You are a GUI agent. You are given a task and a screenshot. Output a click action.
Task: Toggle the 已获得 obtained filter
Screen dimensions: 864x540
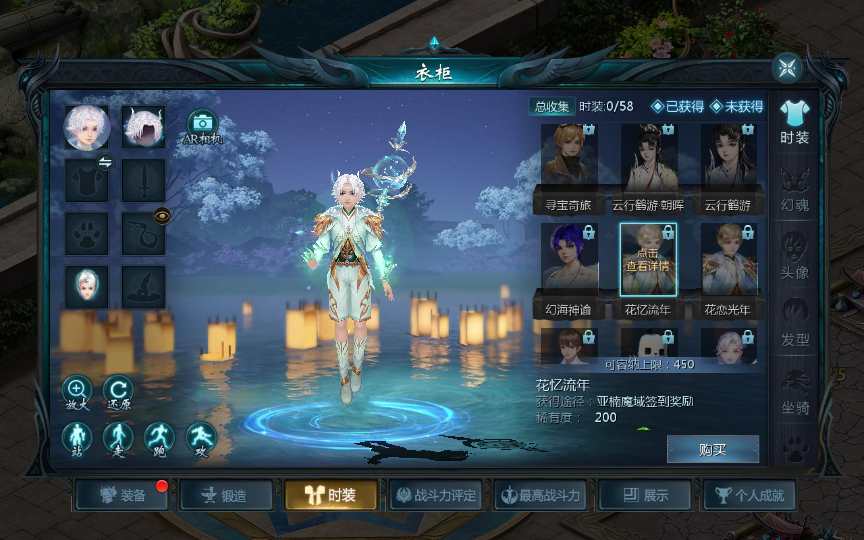(677, 107)
